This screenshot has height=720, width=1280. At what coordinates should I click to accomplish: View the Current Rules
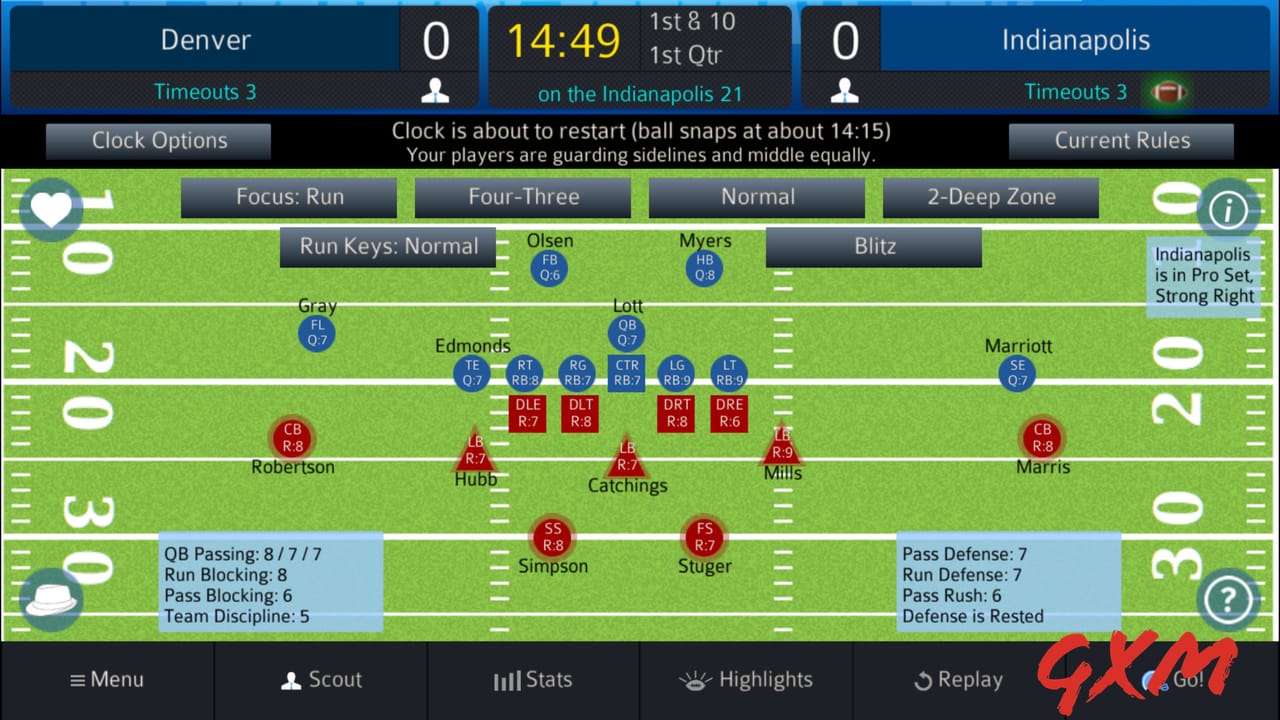point(1121,140)
